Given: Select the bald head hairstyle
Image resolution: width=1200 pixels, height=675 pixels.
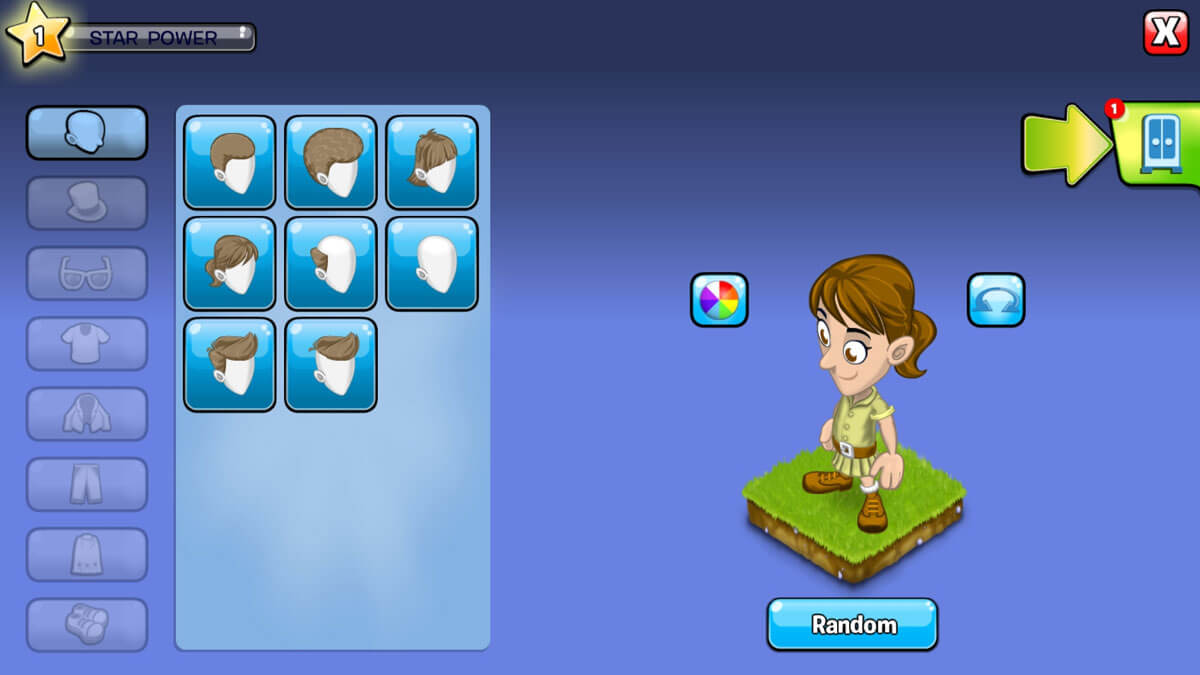Looking at the screenshot, I should click(x=432, y=263).
